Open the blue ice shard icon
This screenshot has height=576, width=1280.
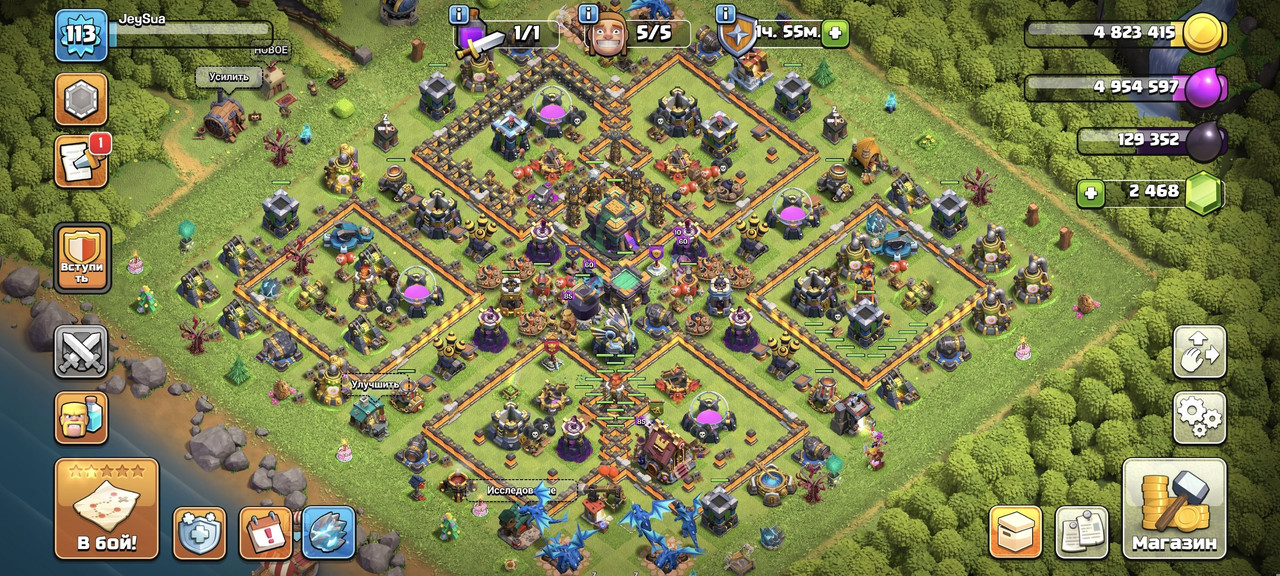pos(329,532)
